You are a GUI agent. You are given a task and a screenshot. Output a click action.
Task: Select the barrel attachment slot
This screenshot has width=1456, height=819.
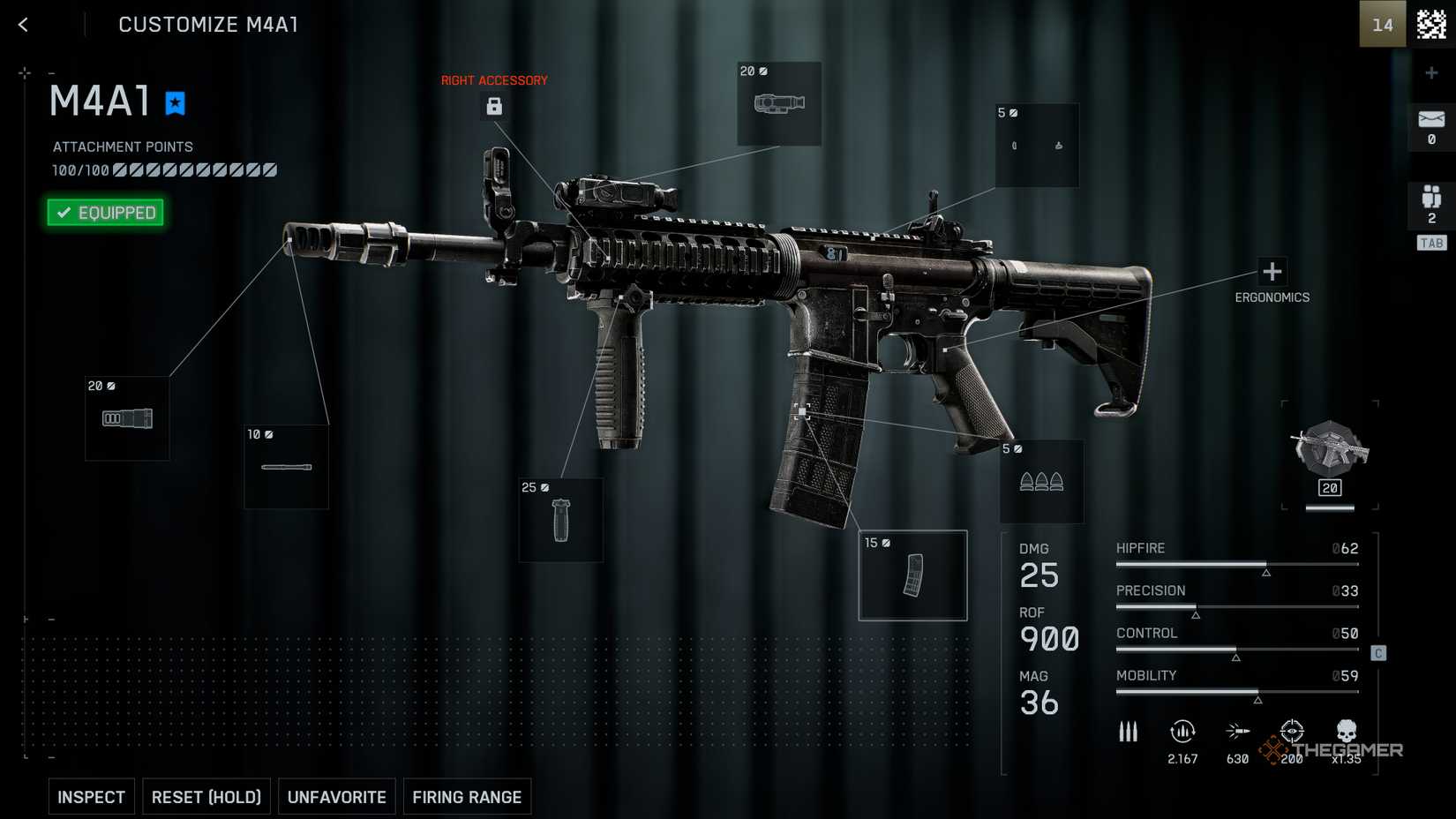[x=286, y=467]
